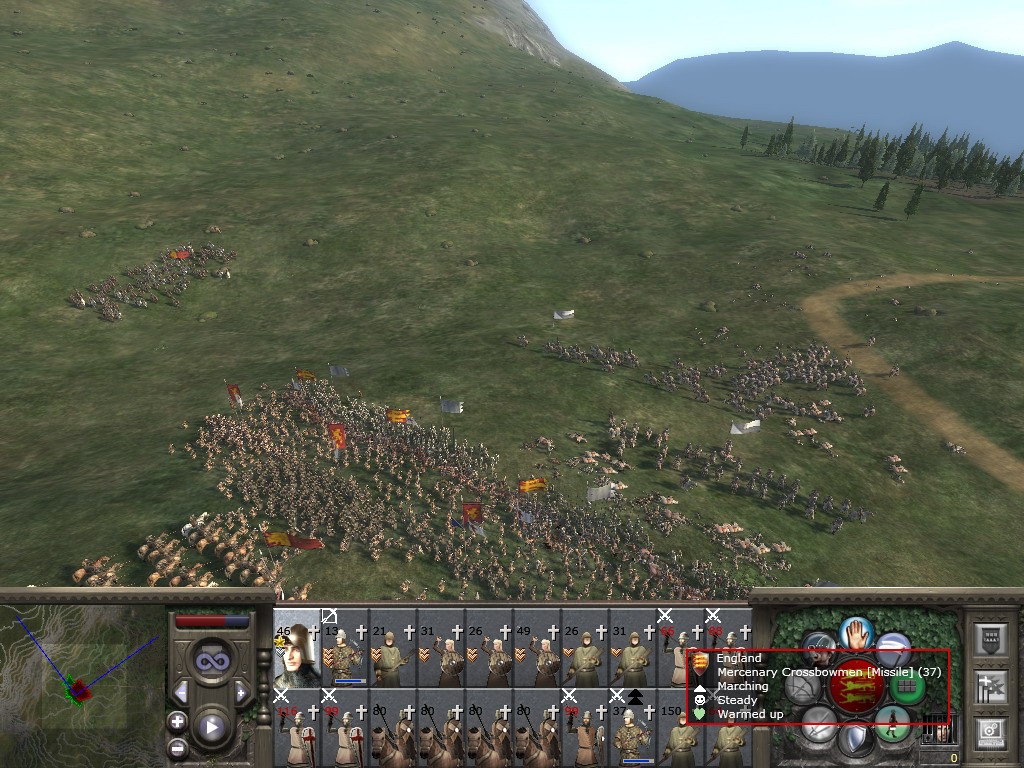This screenshot has width=1024, height=768.
Task: Increase the battle game speed
Action: coord(241,692)
